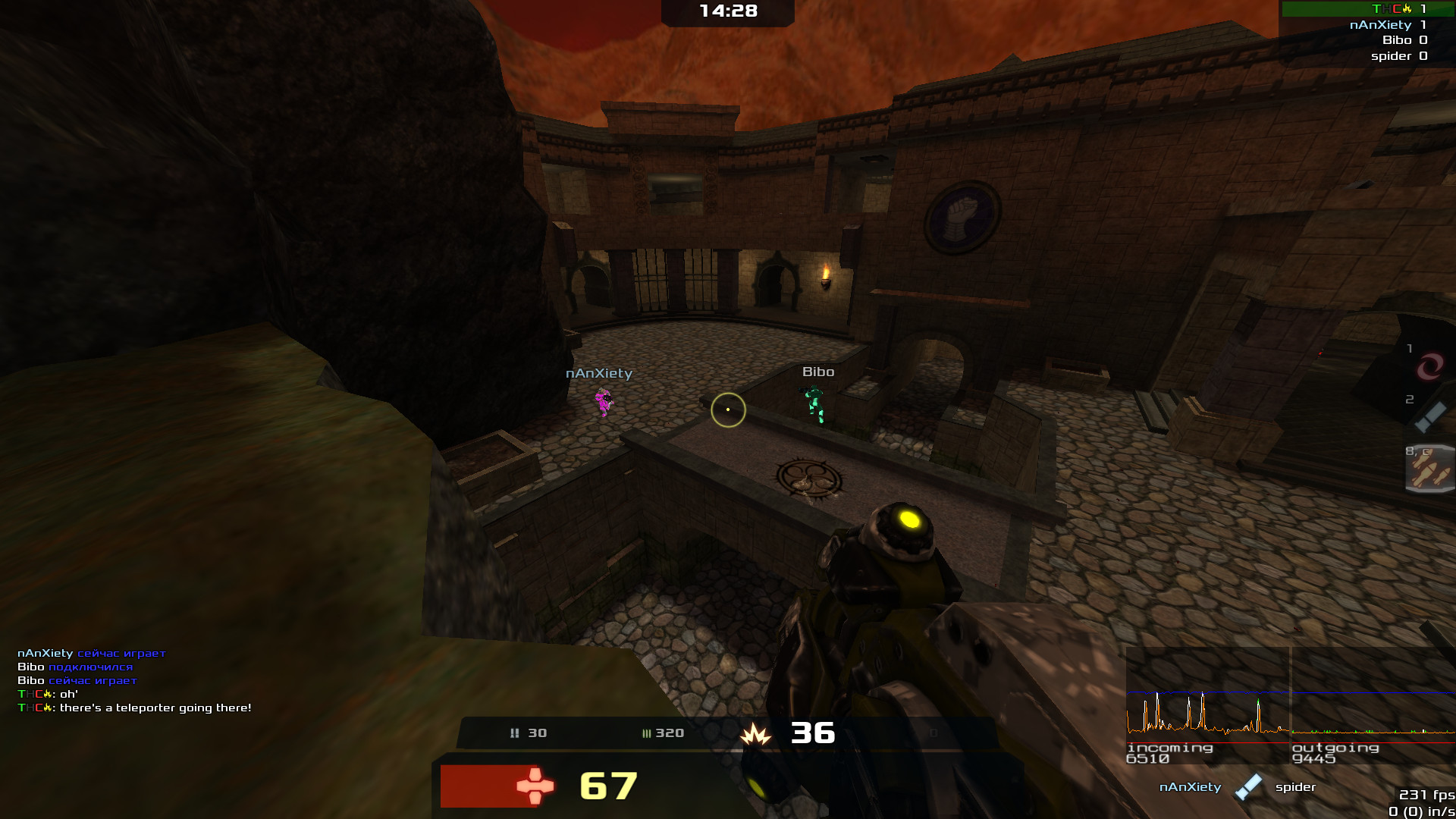Select Bibo's row in the score list
Image resolution: width=1456 pixels, height=819 pixels.
[1404, 40]
